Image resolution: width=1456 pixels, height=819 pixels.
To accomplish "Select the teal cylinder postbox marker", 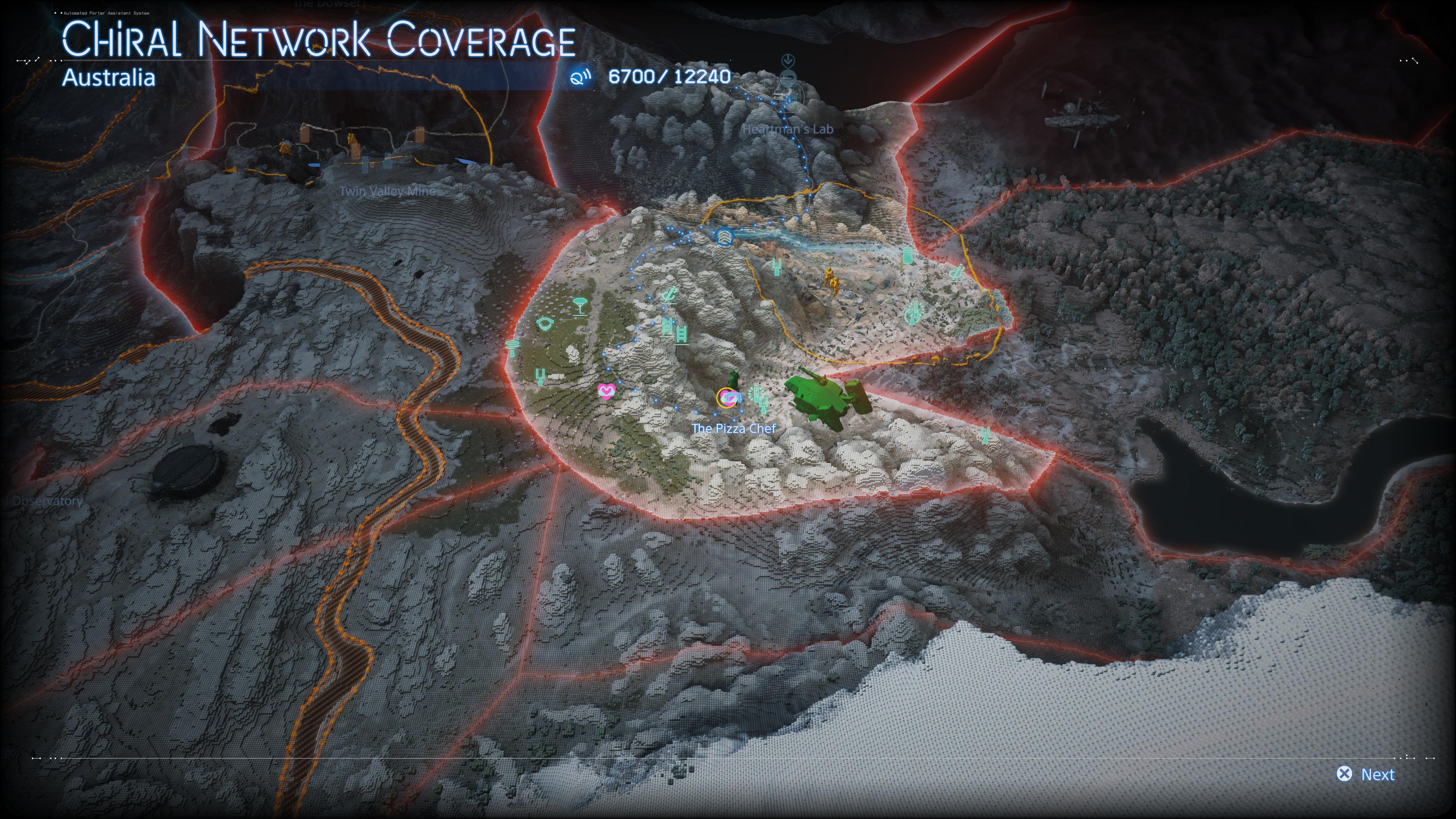I will 908,256.
